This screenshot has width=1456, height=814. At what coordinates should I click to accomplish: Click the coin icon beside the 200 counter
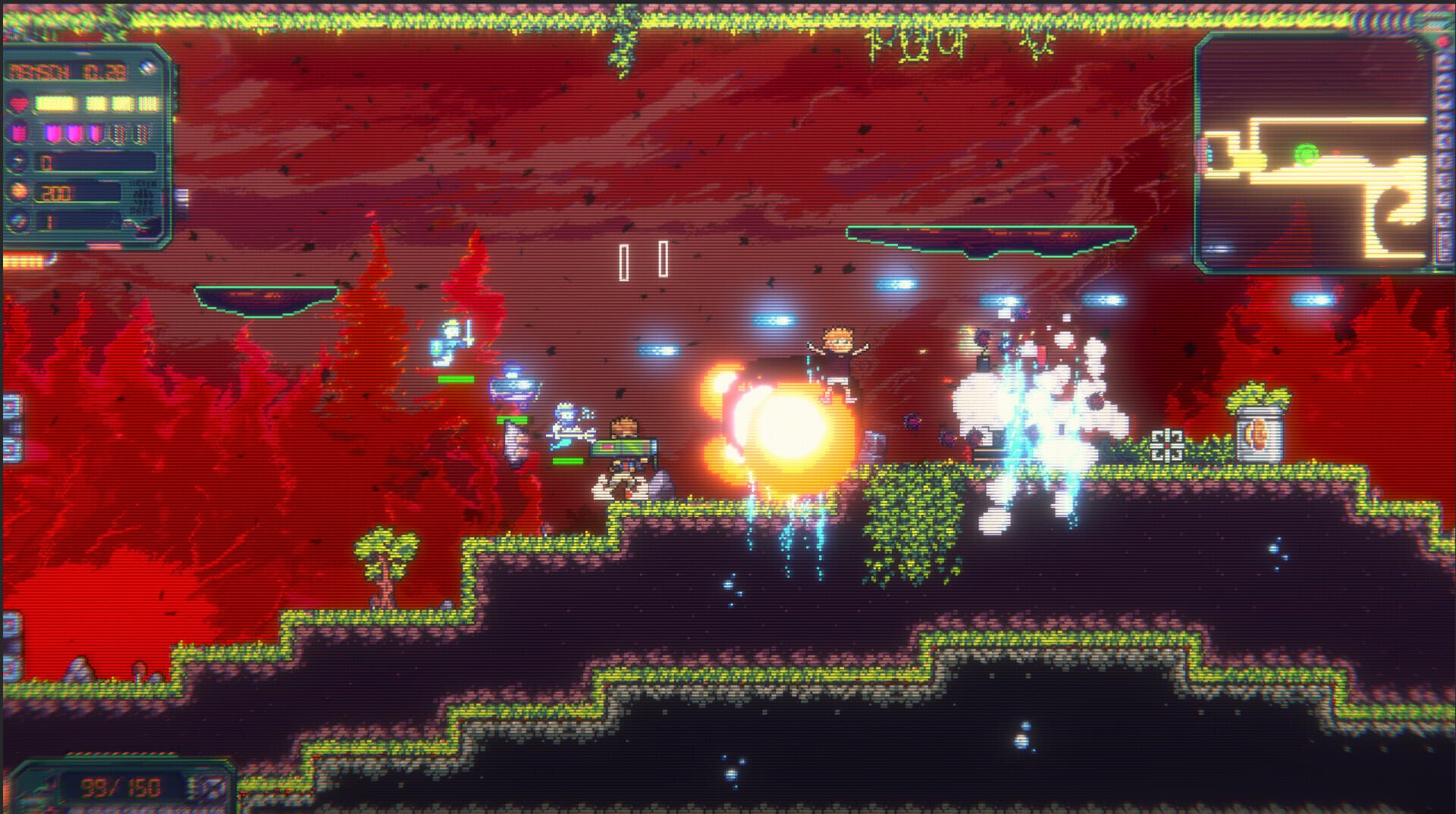19,193
